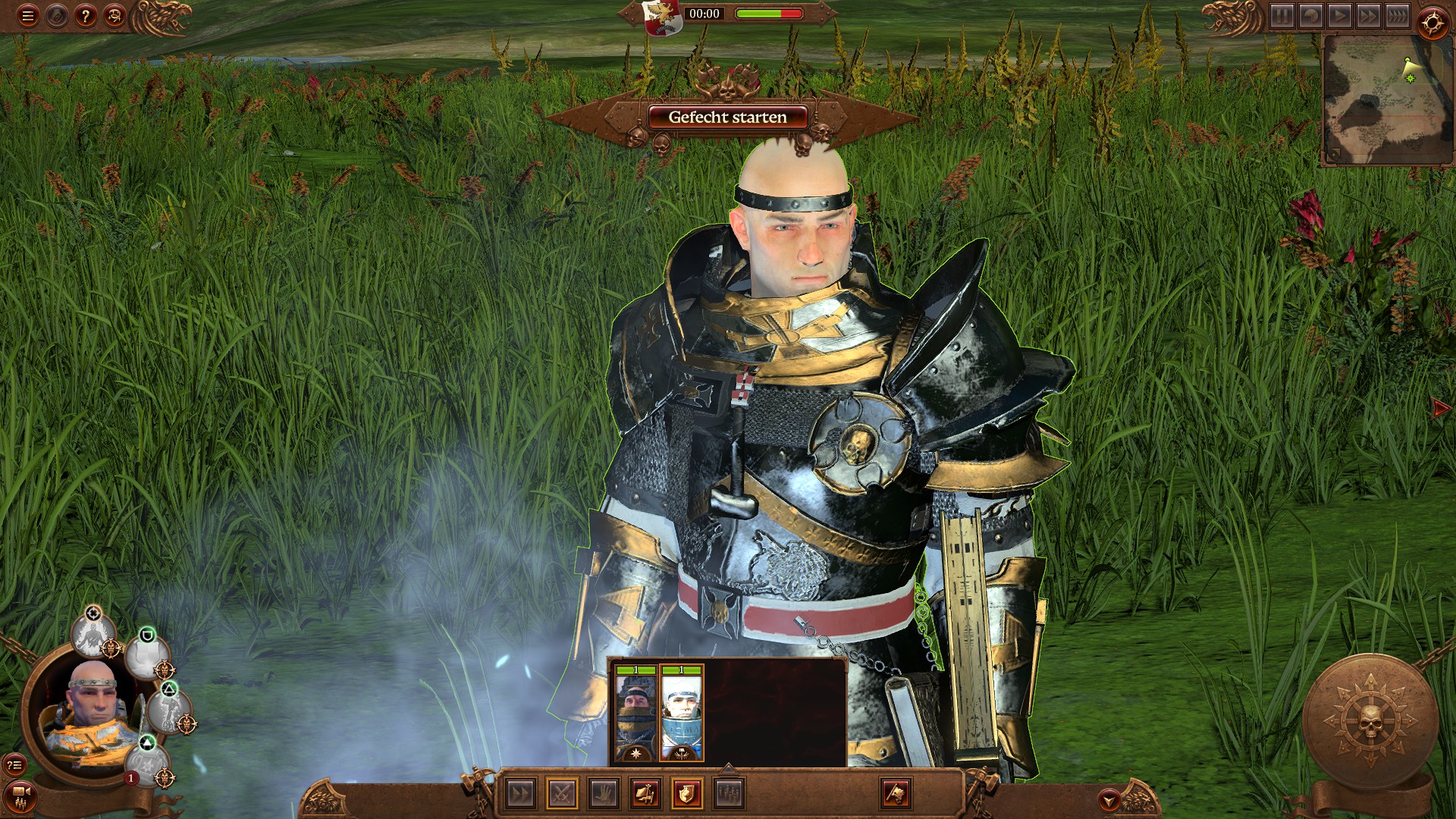Screen dimensions: 1456x819
Task: Open the formations flag icon in the bottom toolbar
Action: click(646, 794)
